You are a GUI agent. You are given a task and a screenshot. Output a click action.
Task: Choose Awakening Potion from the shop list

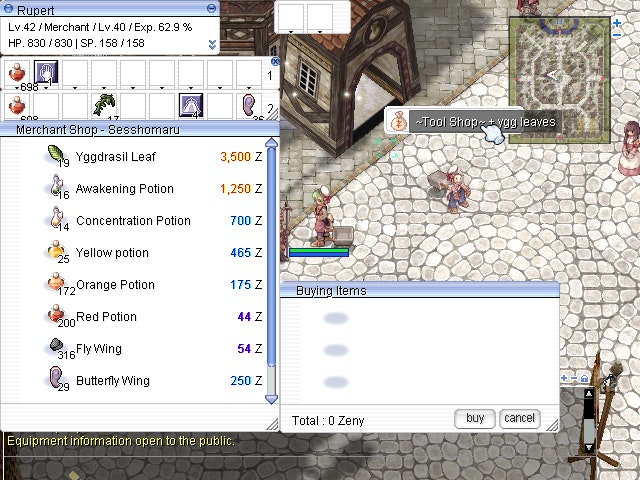pos(124,189)
